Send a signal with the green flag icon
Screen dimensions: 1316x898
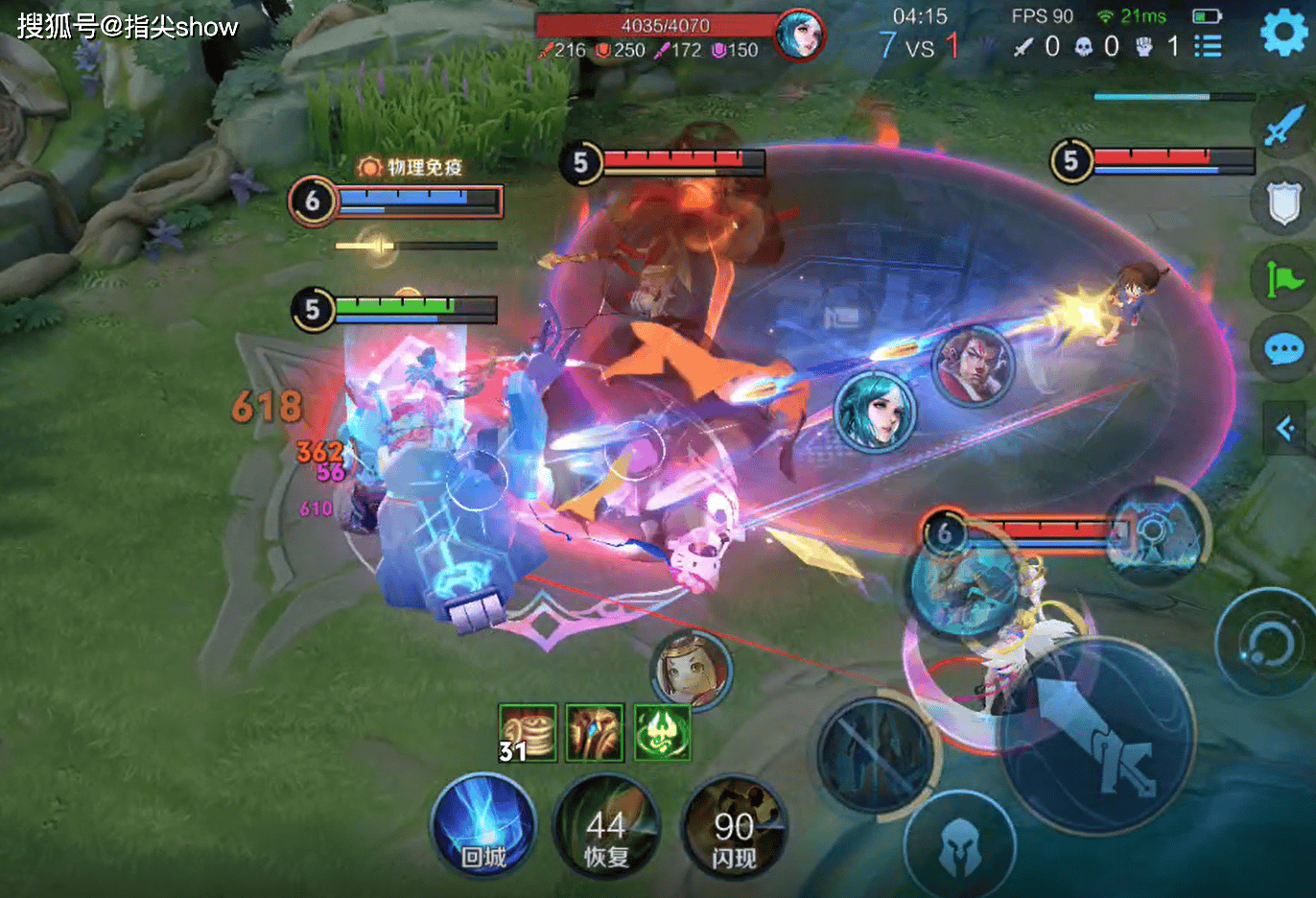(x=1283, y=278)
